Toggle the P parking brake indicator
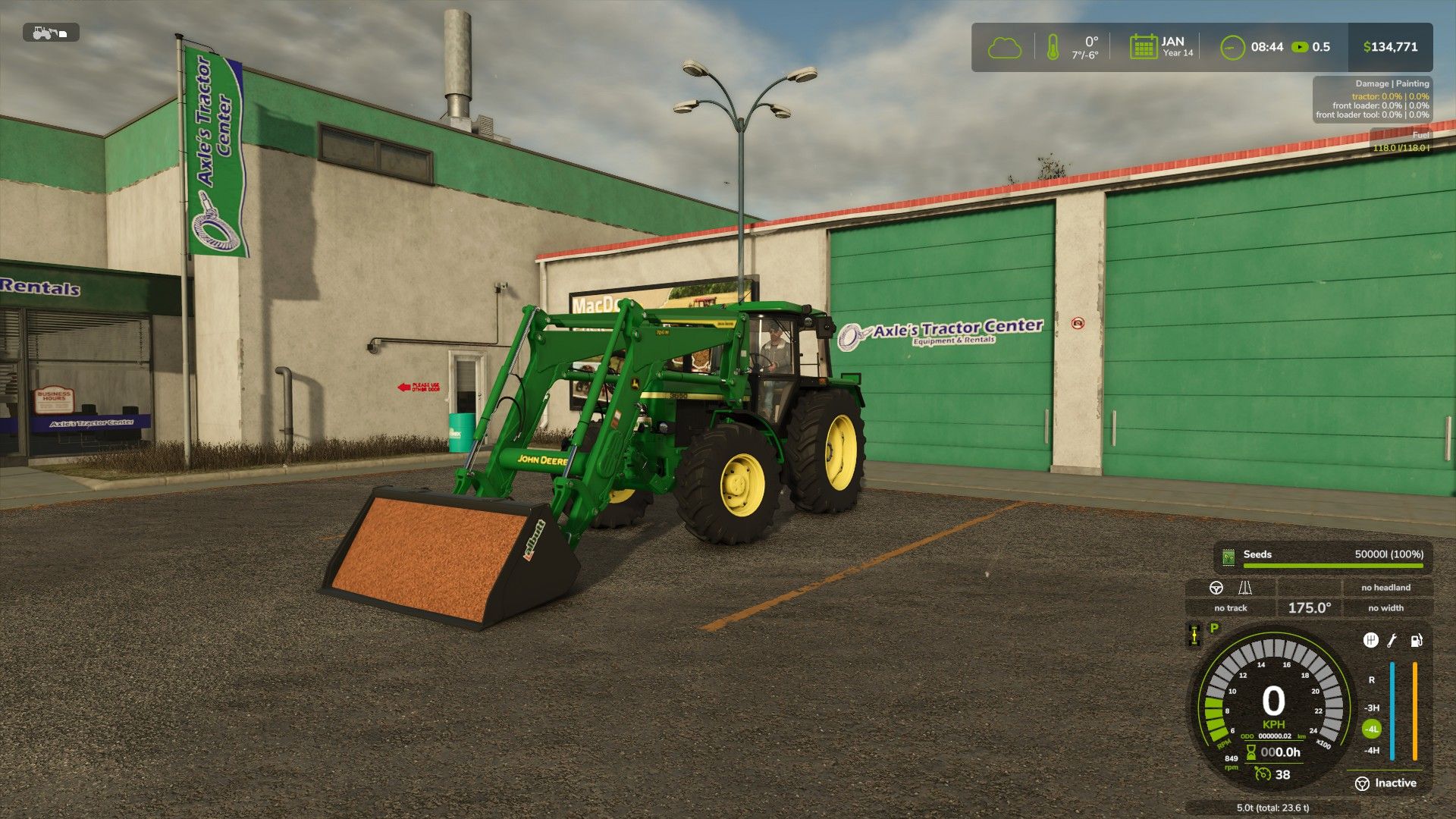Screen dimensions: 1456x819 point(1213,628)
